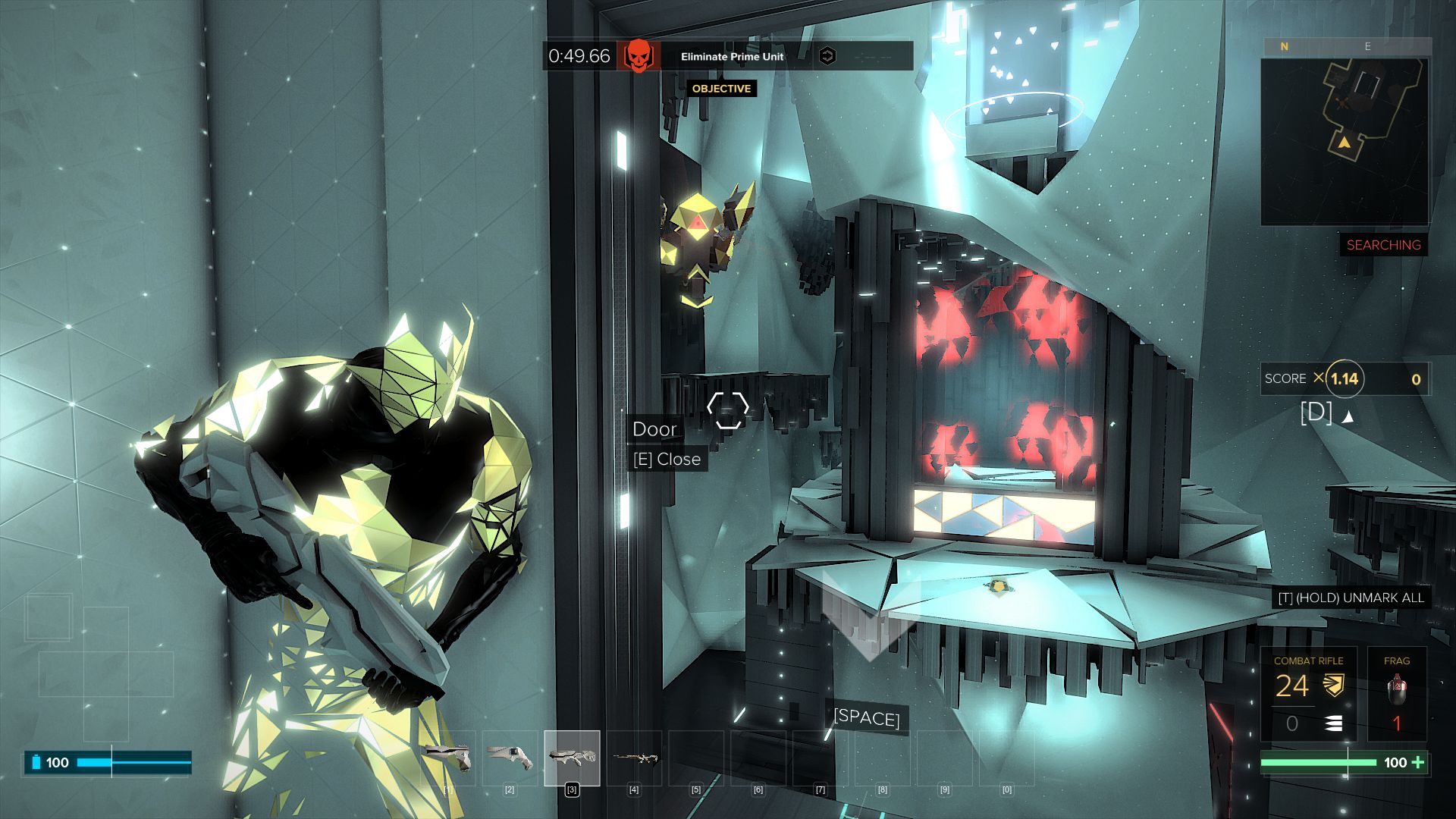
Task: Click the red skull objective icon
Action: point(639,56)
